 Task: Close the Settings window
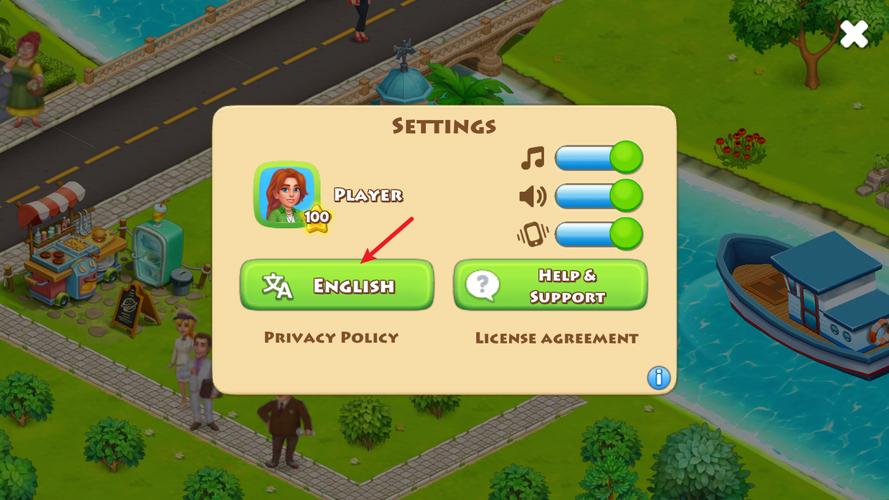tap(853, 35)
